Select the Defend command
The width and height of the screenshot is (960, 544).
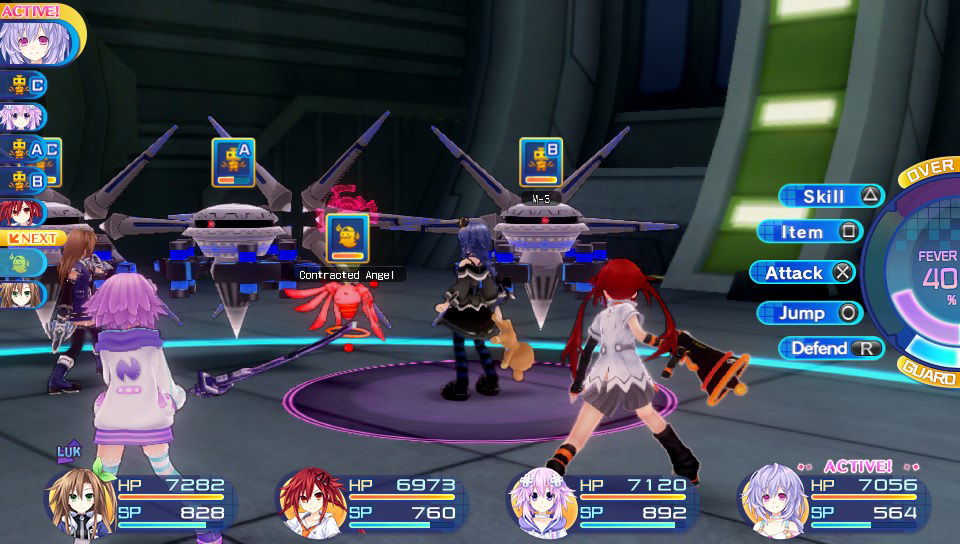830,348
